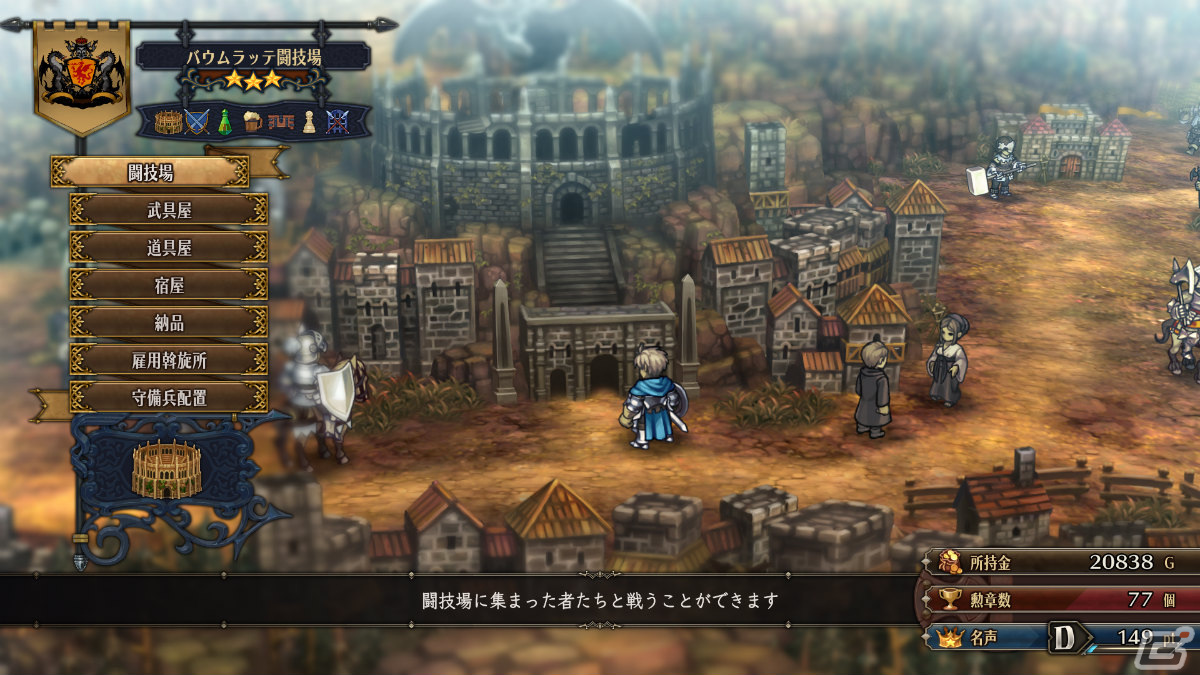Open the 雇用斡旋所 hiring office
The image size is (1200, 675).
168,360
